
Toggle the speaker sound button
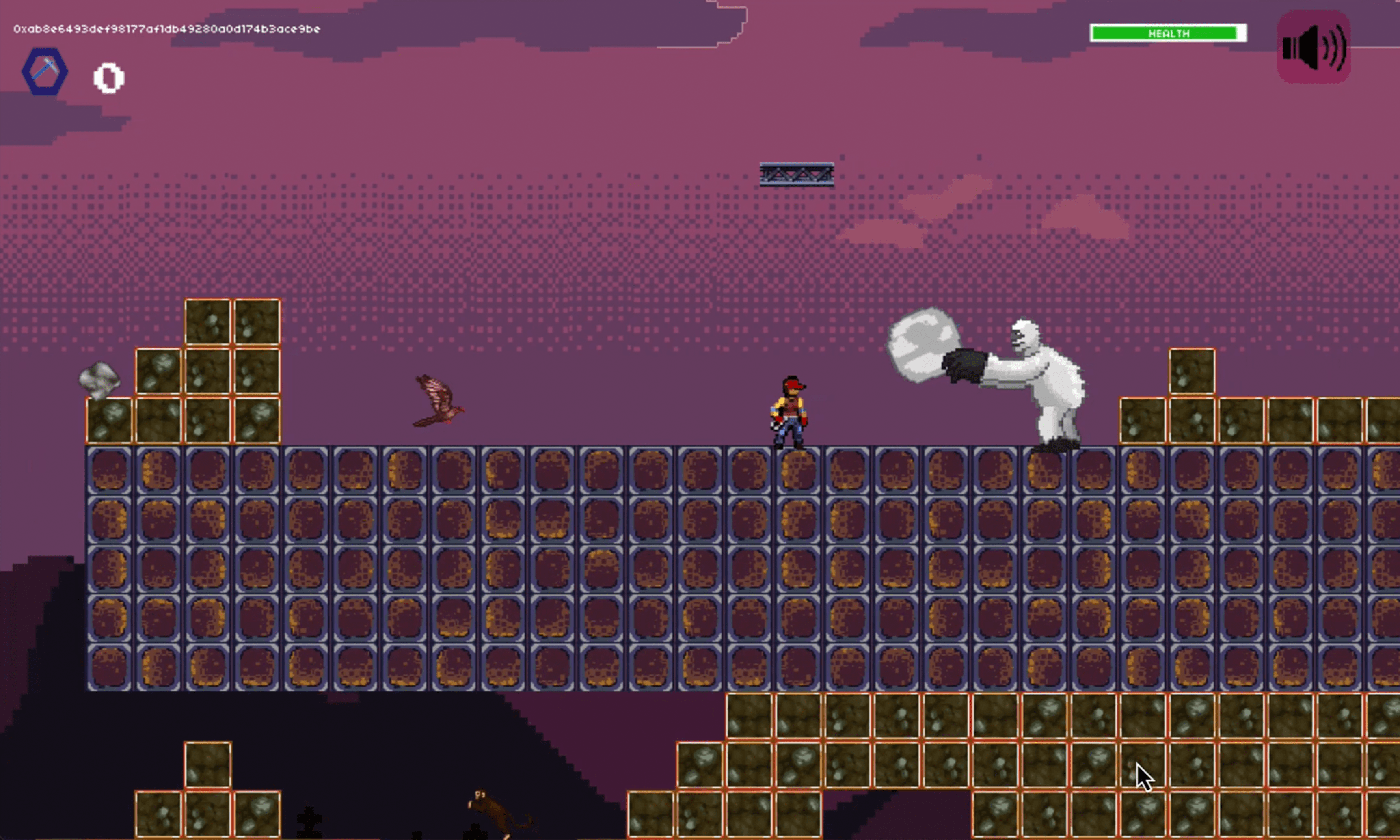pos(1314,47)
